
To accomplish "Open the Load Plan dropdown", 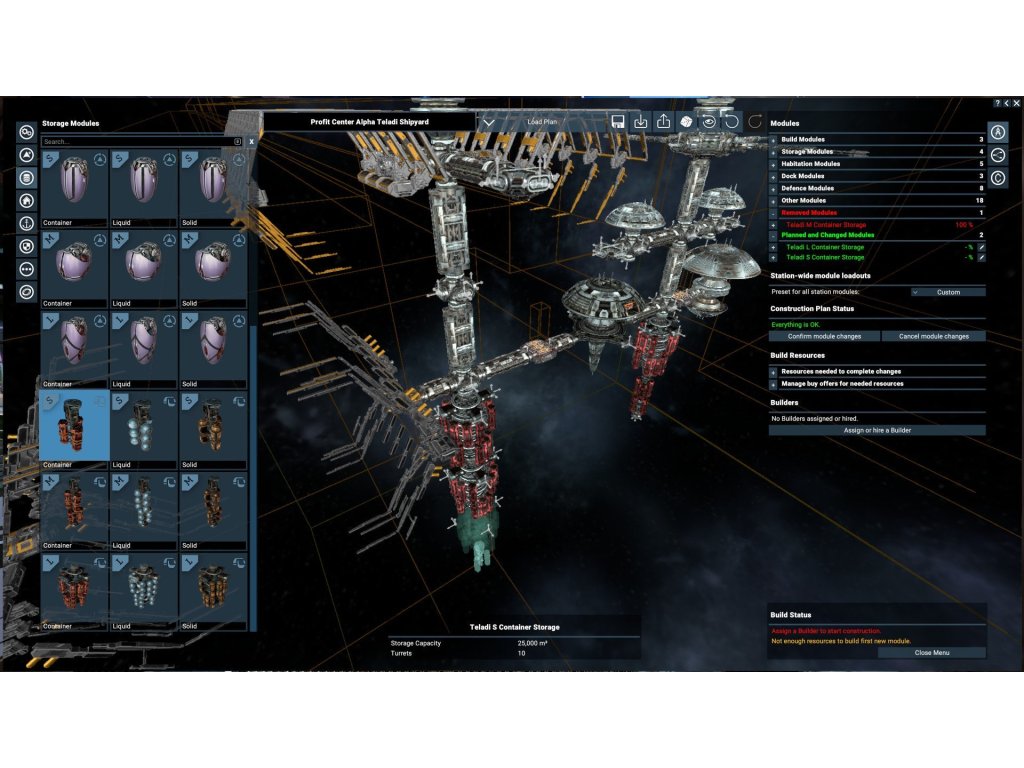I will [x=489, y=122].
